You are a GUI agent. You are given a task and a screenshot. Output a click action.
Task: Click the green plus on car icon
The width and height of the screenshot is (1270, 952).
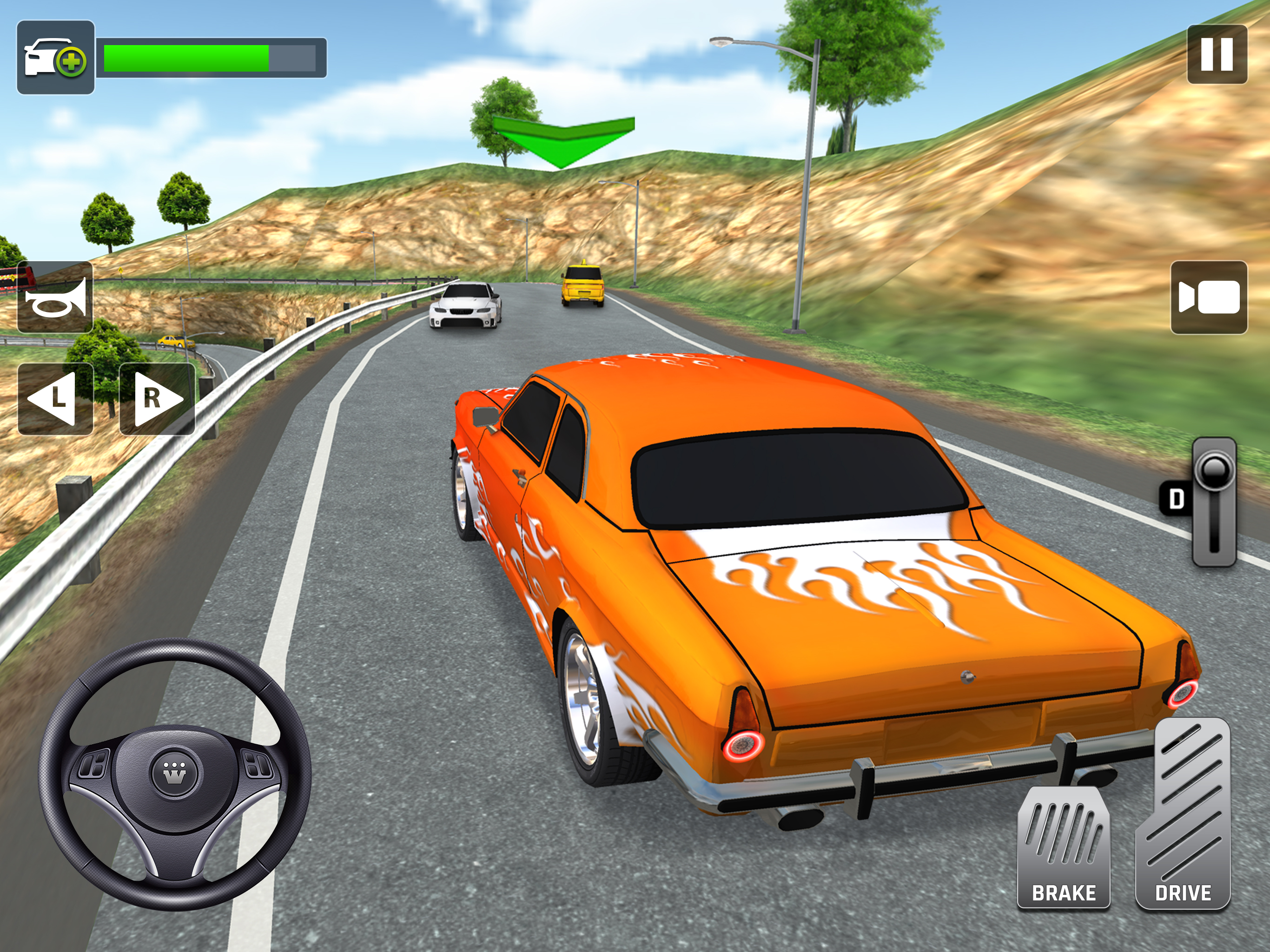pos(71,62)
